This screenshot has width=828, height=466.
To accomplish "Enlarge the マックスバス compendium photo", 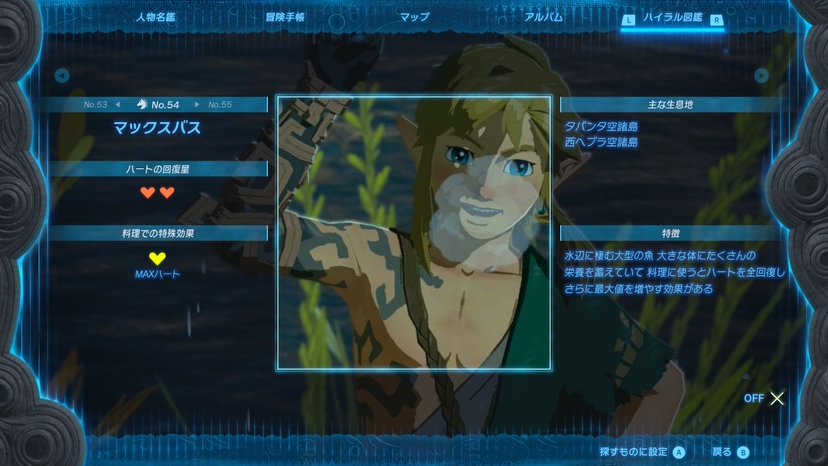I will 413,232.
